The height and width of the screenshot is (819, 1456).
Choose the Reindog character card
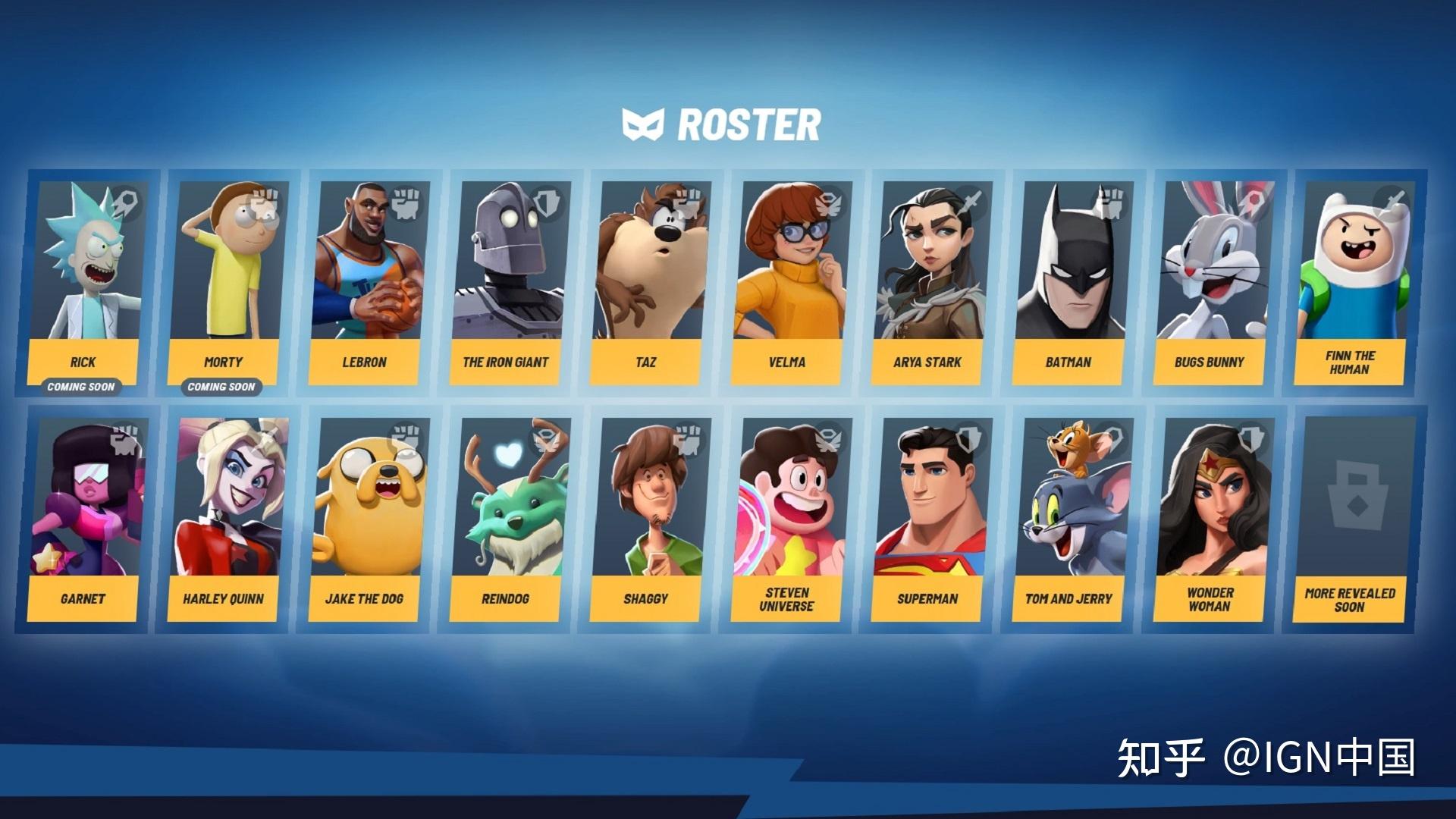click(507, 519)
